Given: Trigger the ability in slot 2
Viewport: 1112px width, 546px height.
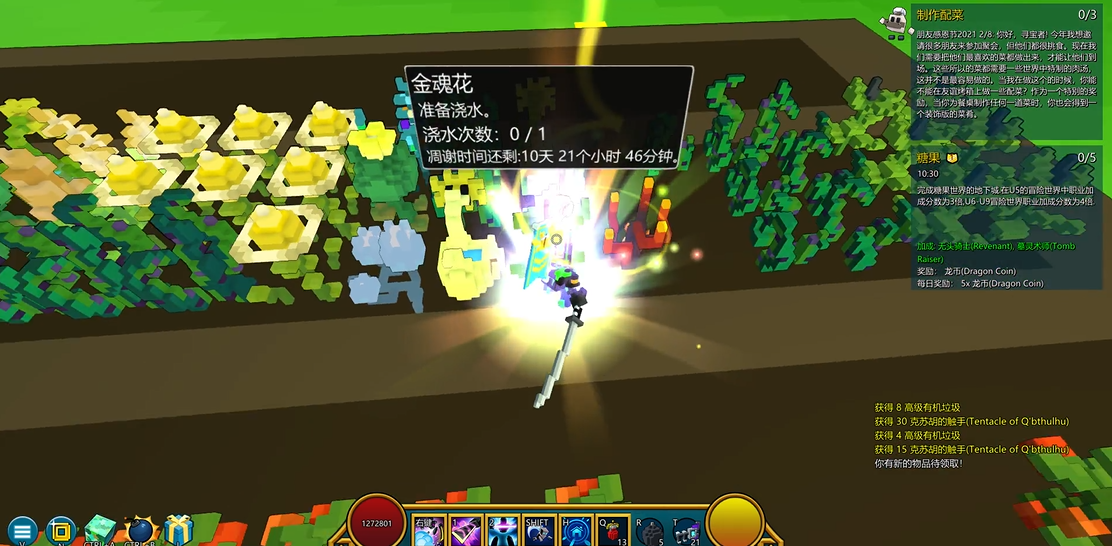Looking at the screenshot, I should [501, 532].
